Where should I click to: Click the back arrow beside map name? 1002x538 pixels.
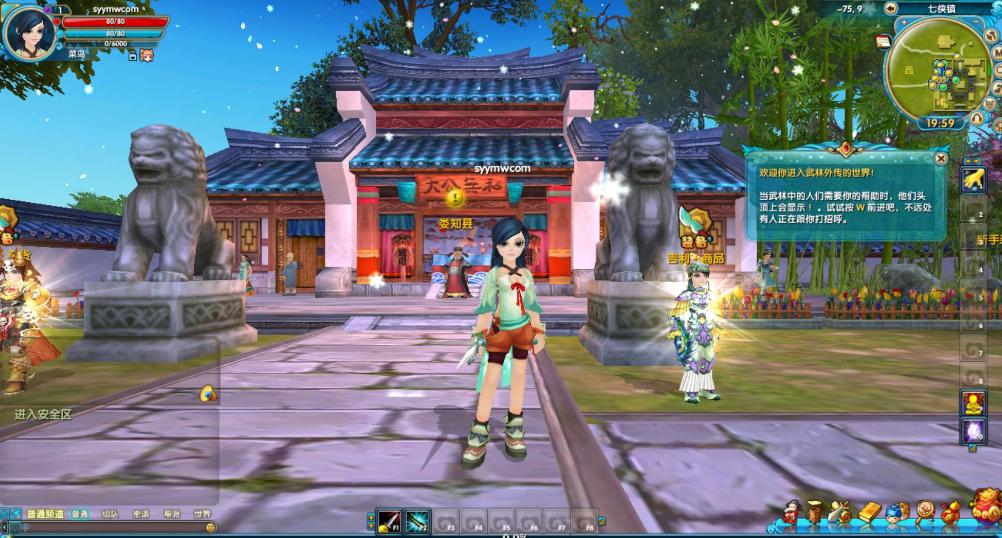(892, 9)
